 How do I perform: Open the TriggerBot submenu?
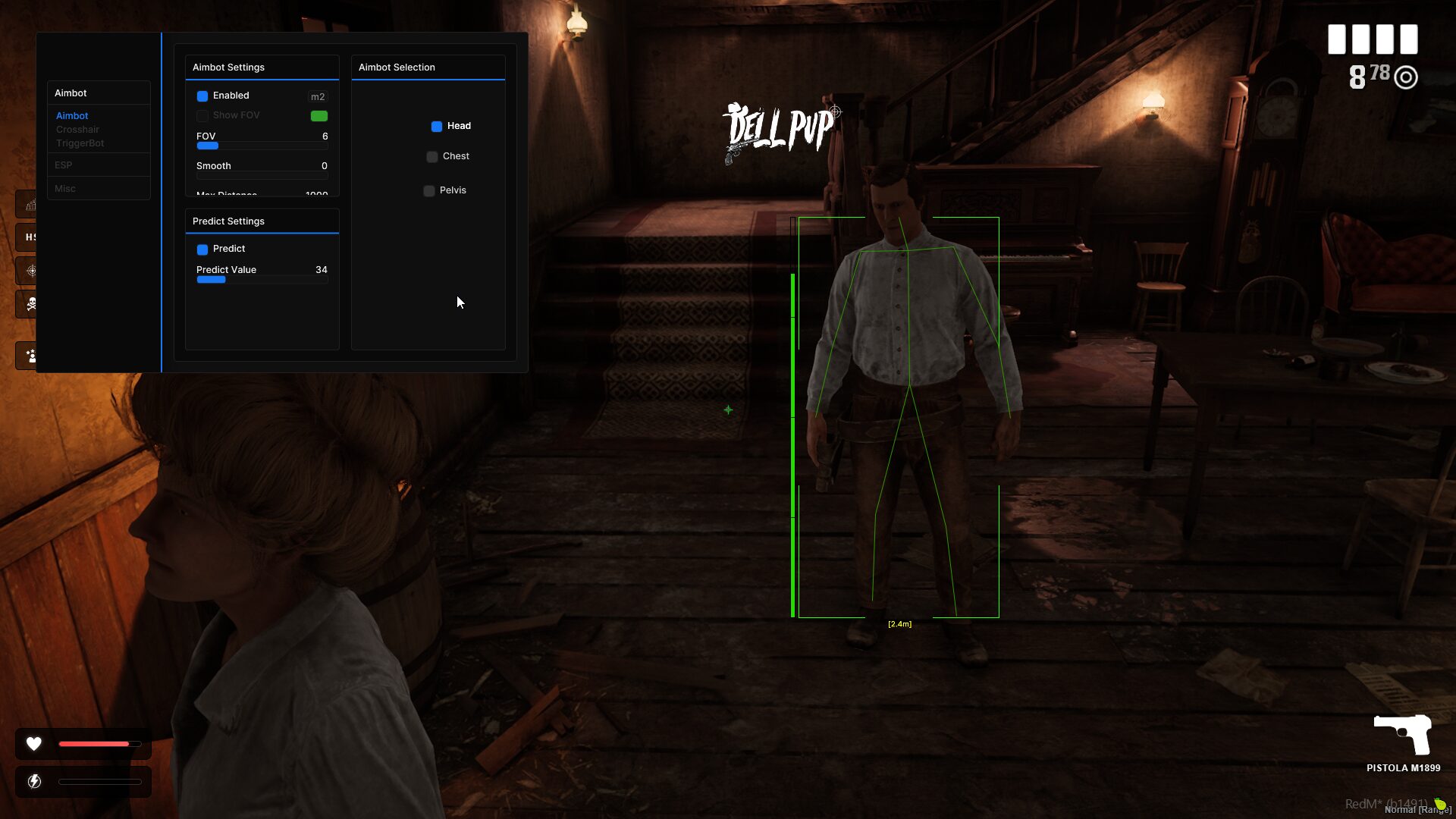80,143
